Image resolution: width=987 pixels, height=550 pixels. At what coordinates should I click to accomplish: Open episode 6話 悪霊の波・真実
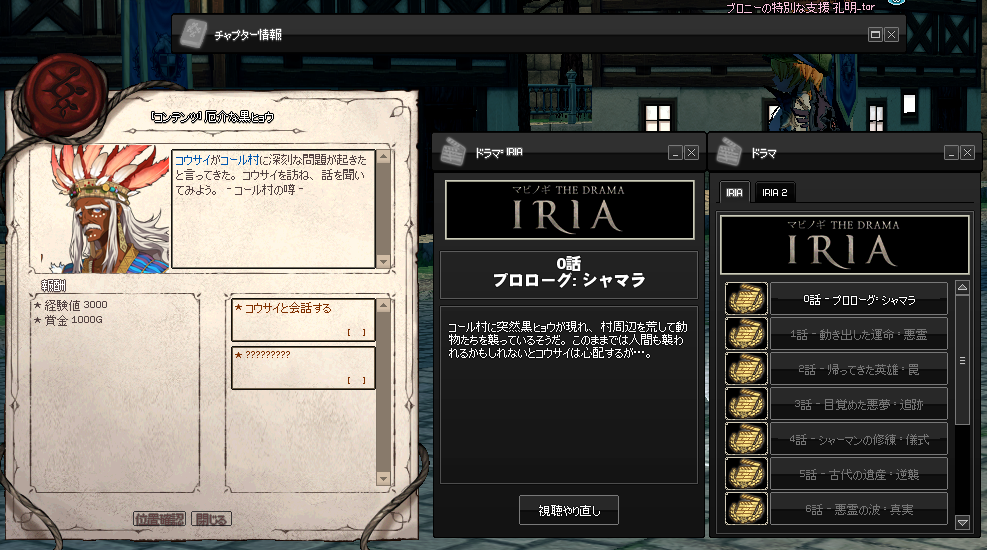859,509
